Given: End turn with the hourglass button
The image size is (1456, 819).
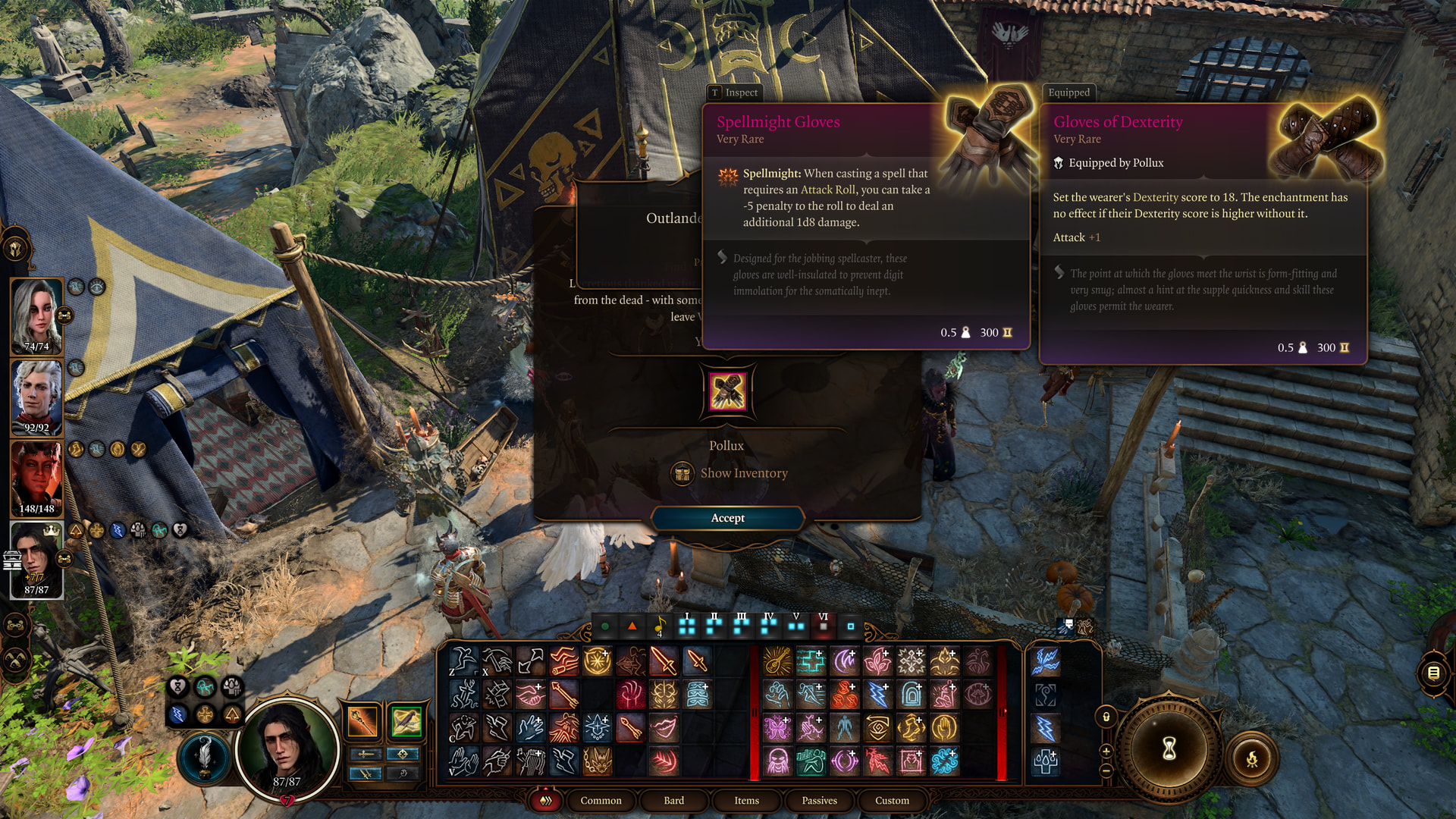Looking at the screenshot, I should [1169, 748].
